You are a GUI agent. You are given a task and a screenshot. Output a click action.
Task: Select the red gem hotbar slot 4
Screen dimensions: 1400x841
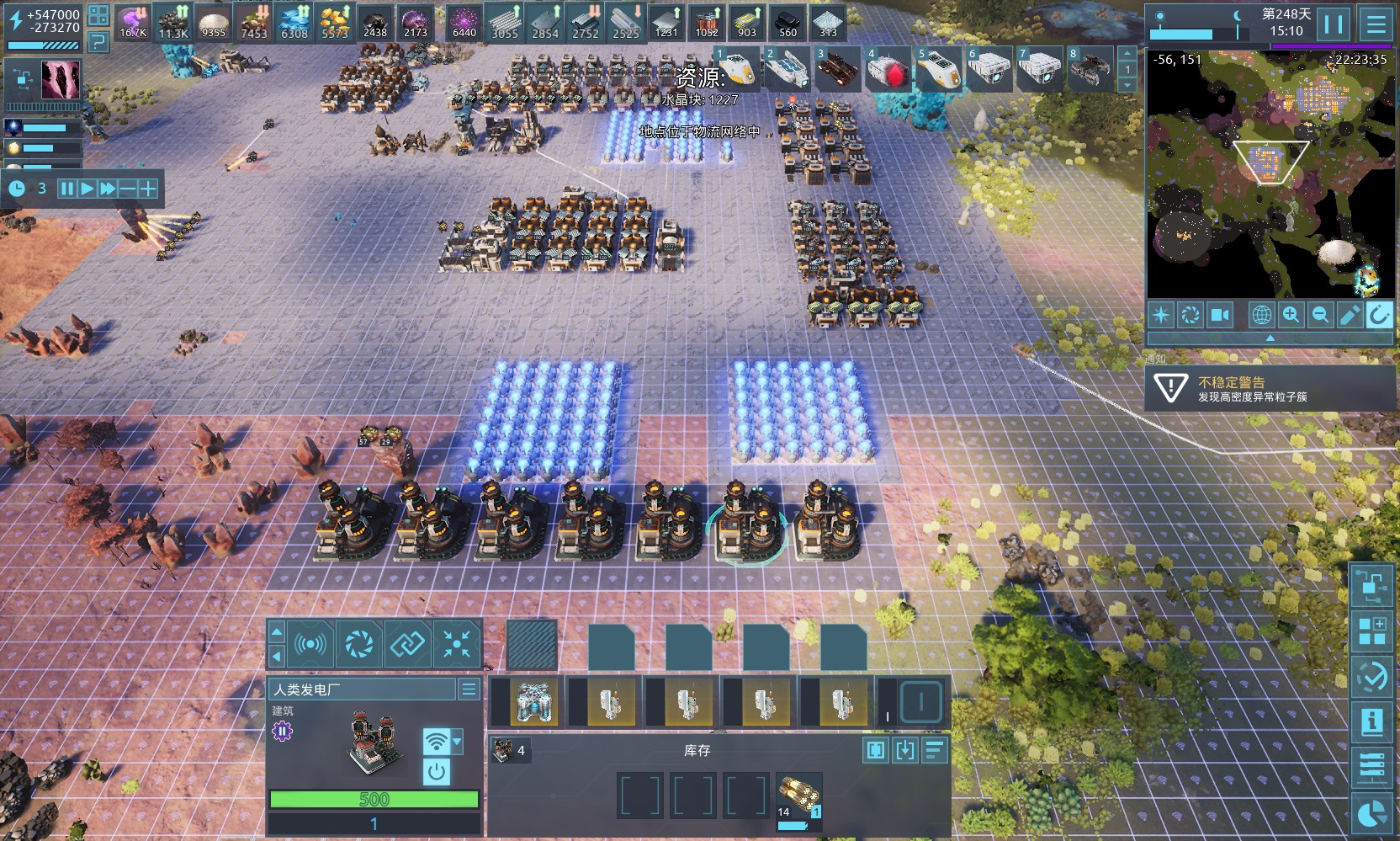[x=888, y=71]
